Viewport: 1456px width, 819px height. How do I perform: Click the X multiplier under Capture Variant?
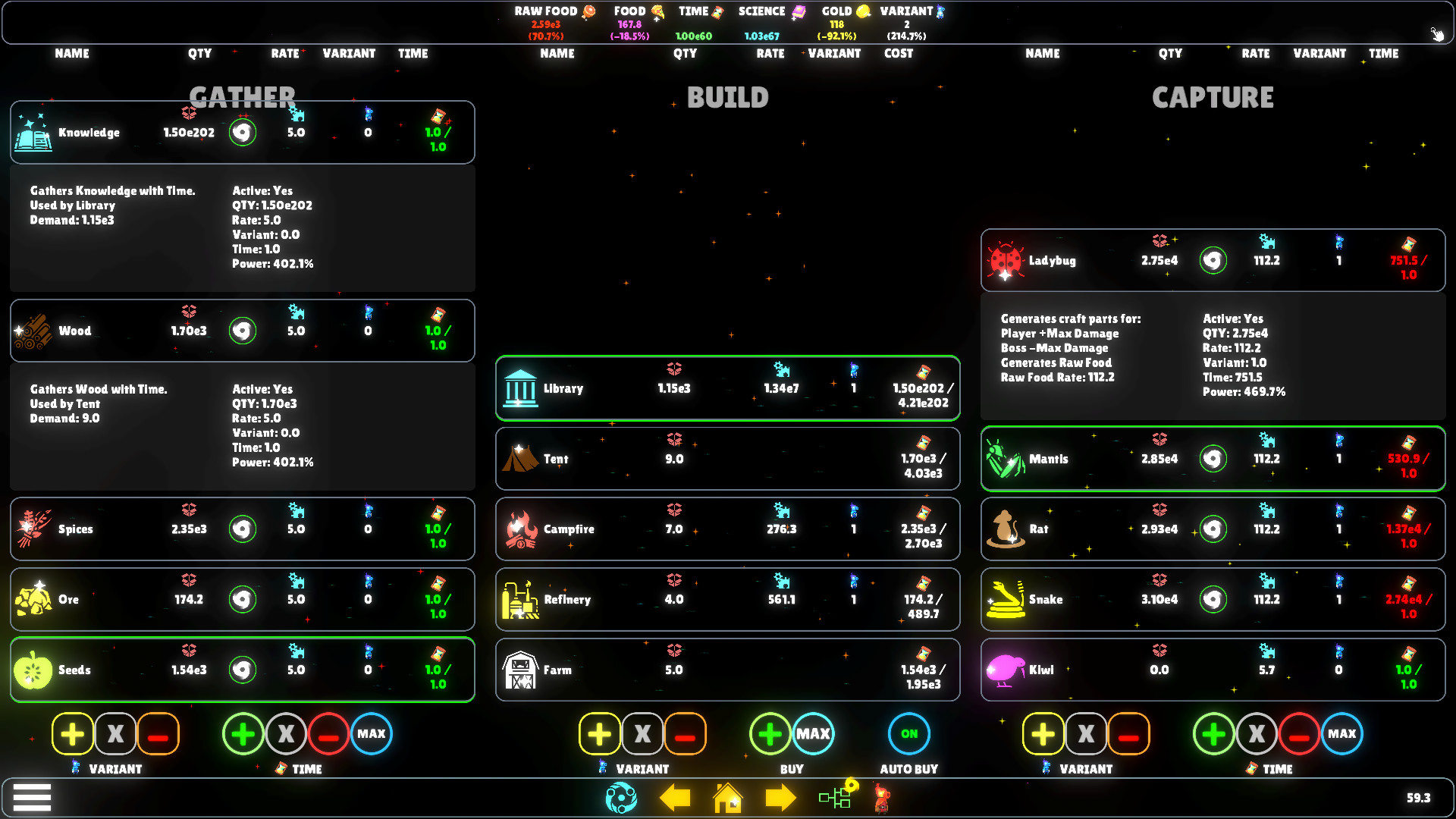pos(1086,733)
